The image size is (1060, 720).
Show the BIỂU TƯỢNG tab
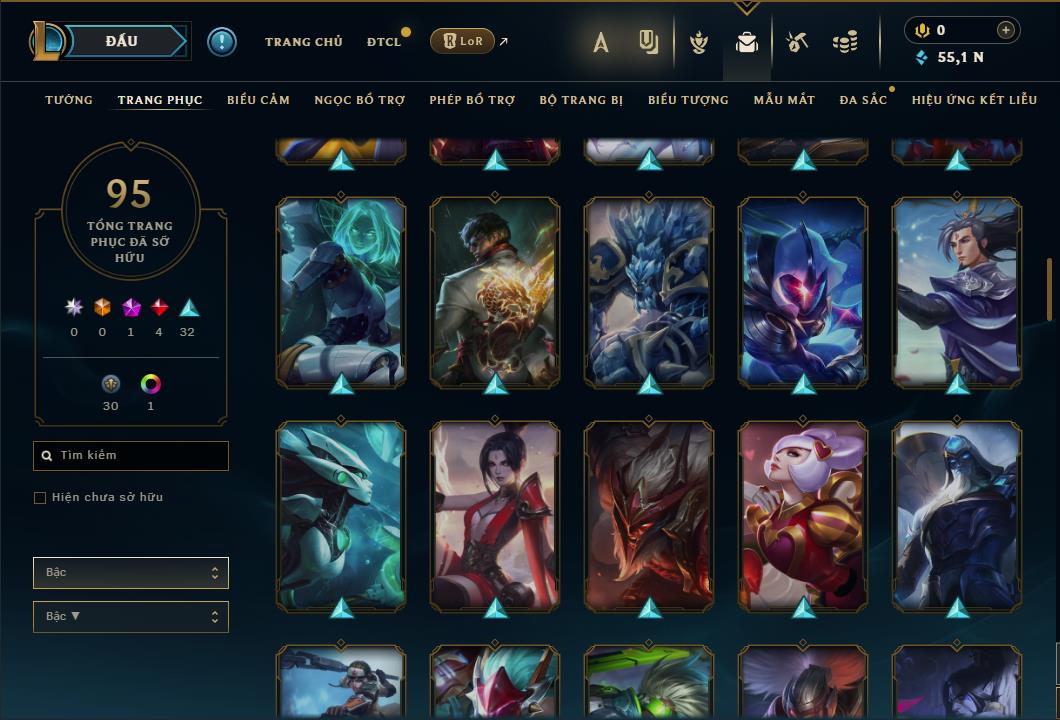[688, 100]
